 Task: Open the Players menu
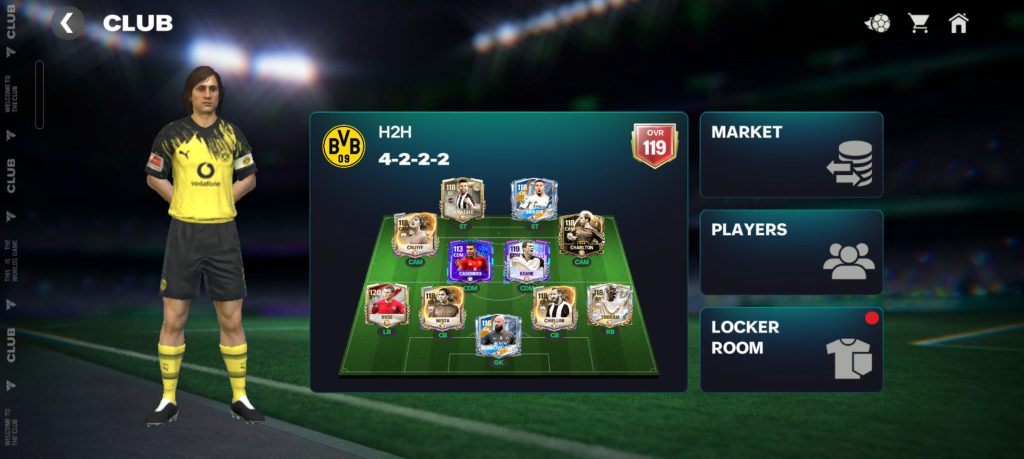(x=791, y=252)
